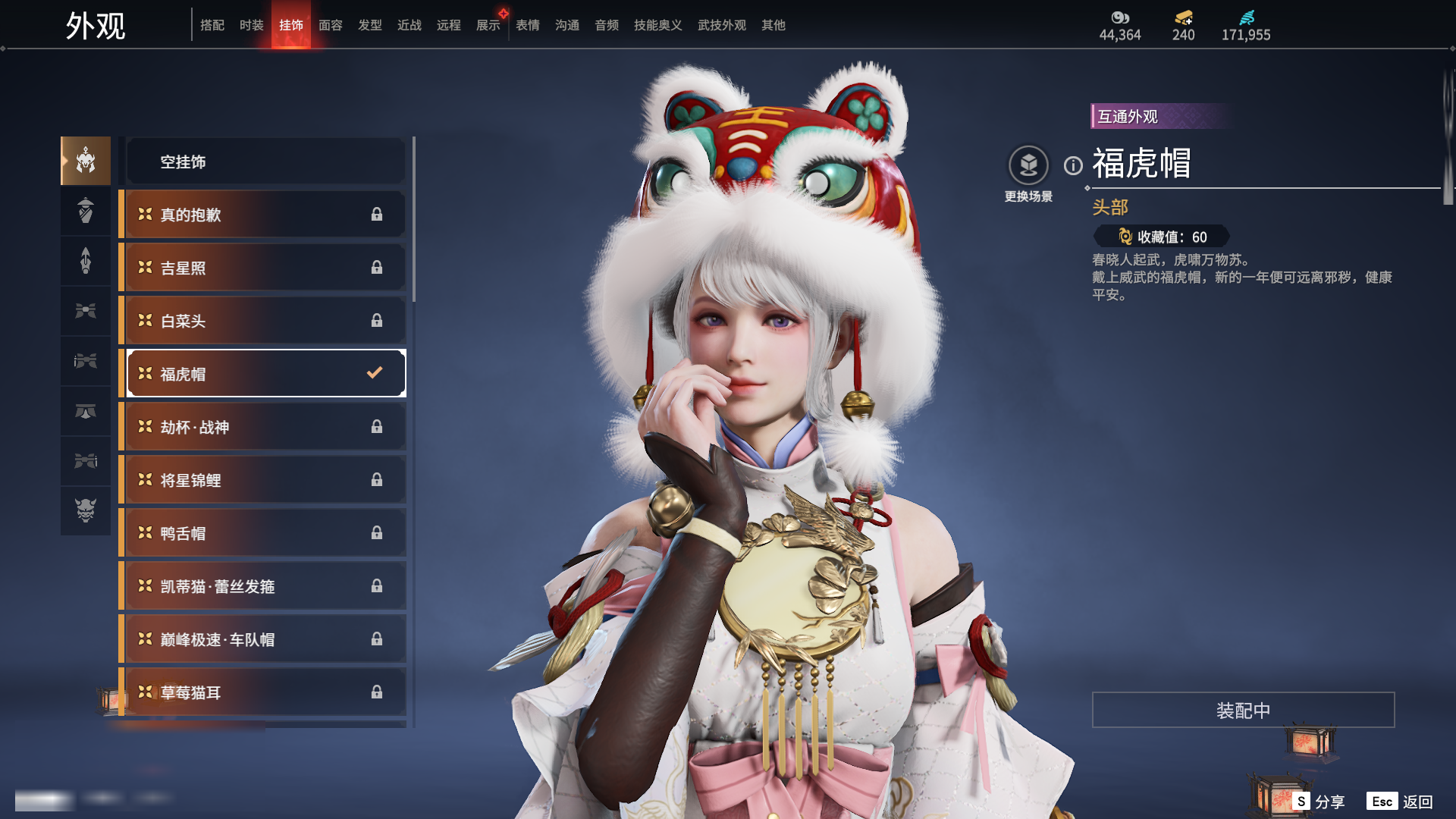This screenshot has width=1456, height=819.
Task: Open the 搭配 tab
Action: click(x=212, y=25)
